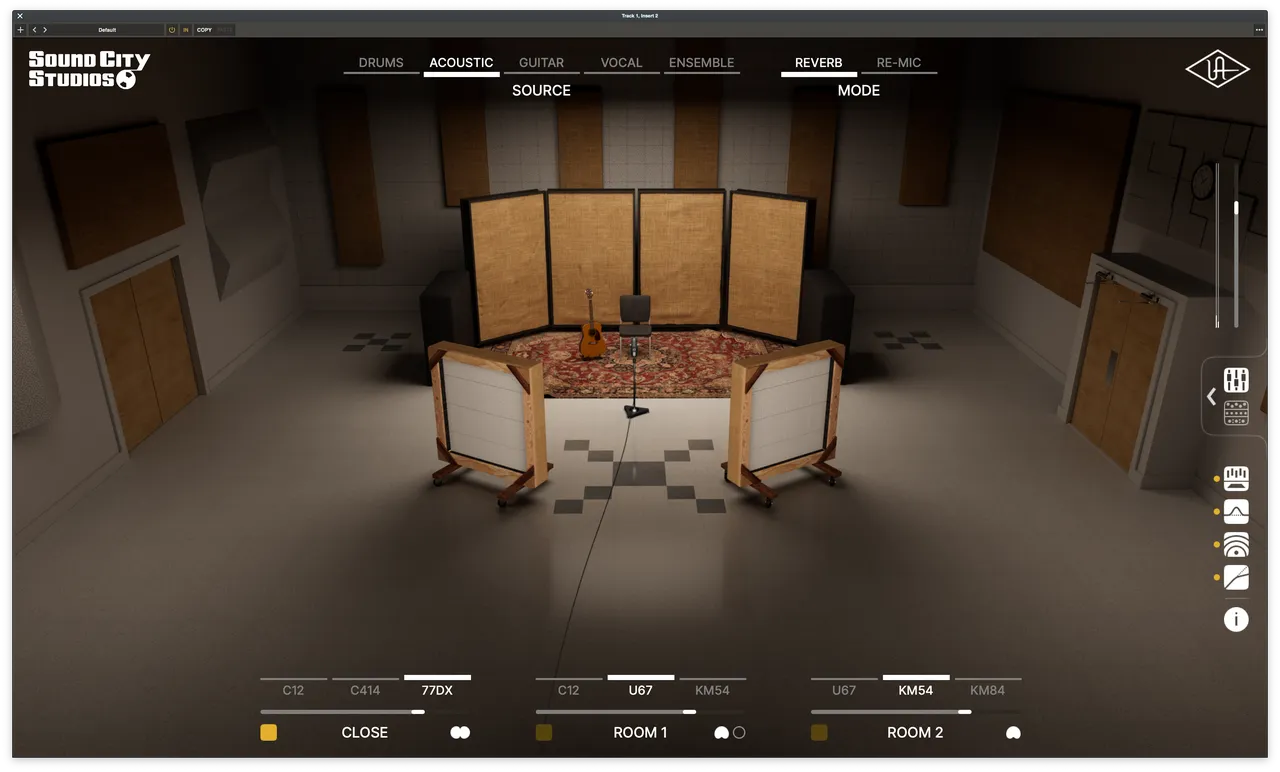Image resolution: width=1280 pixels, height=772 pixels.
Task: Collapse the right sidebar with the chevron
Action: 1211,396
